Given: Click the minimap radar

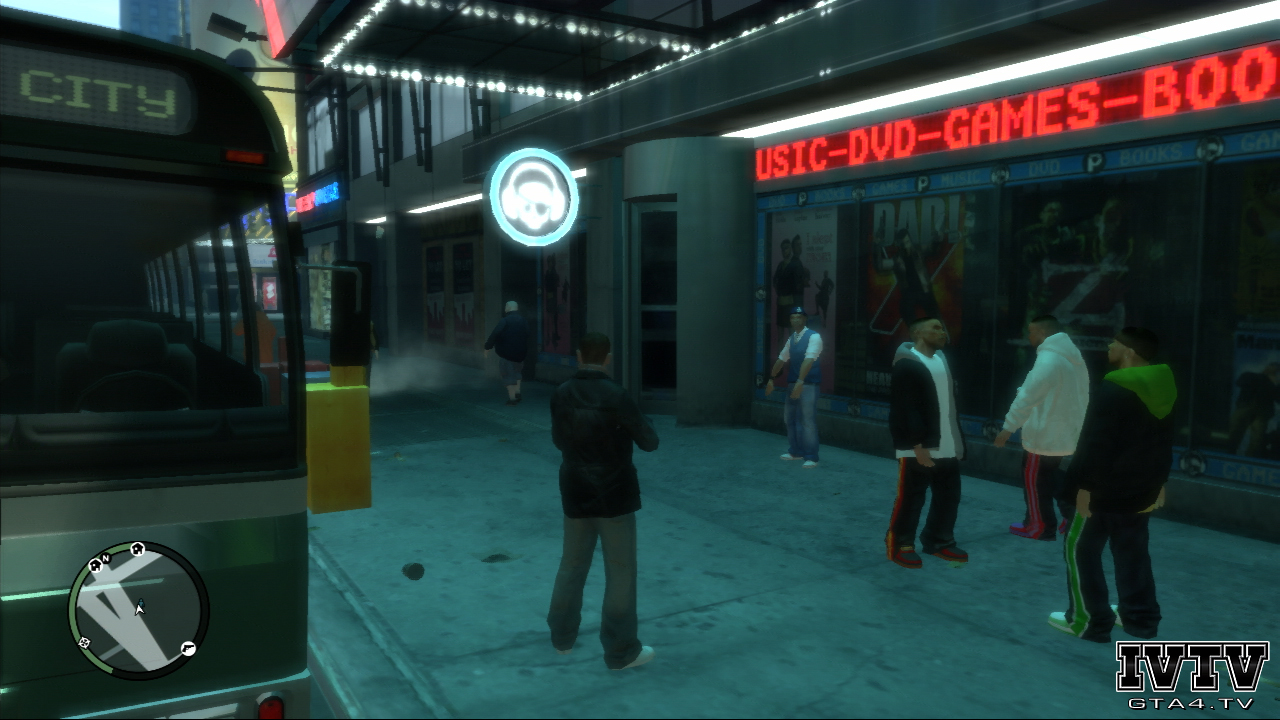Looking at the screenshot, I should coord(138,610).
